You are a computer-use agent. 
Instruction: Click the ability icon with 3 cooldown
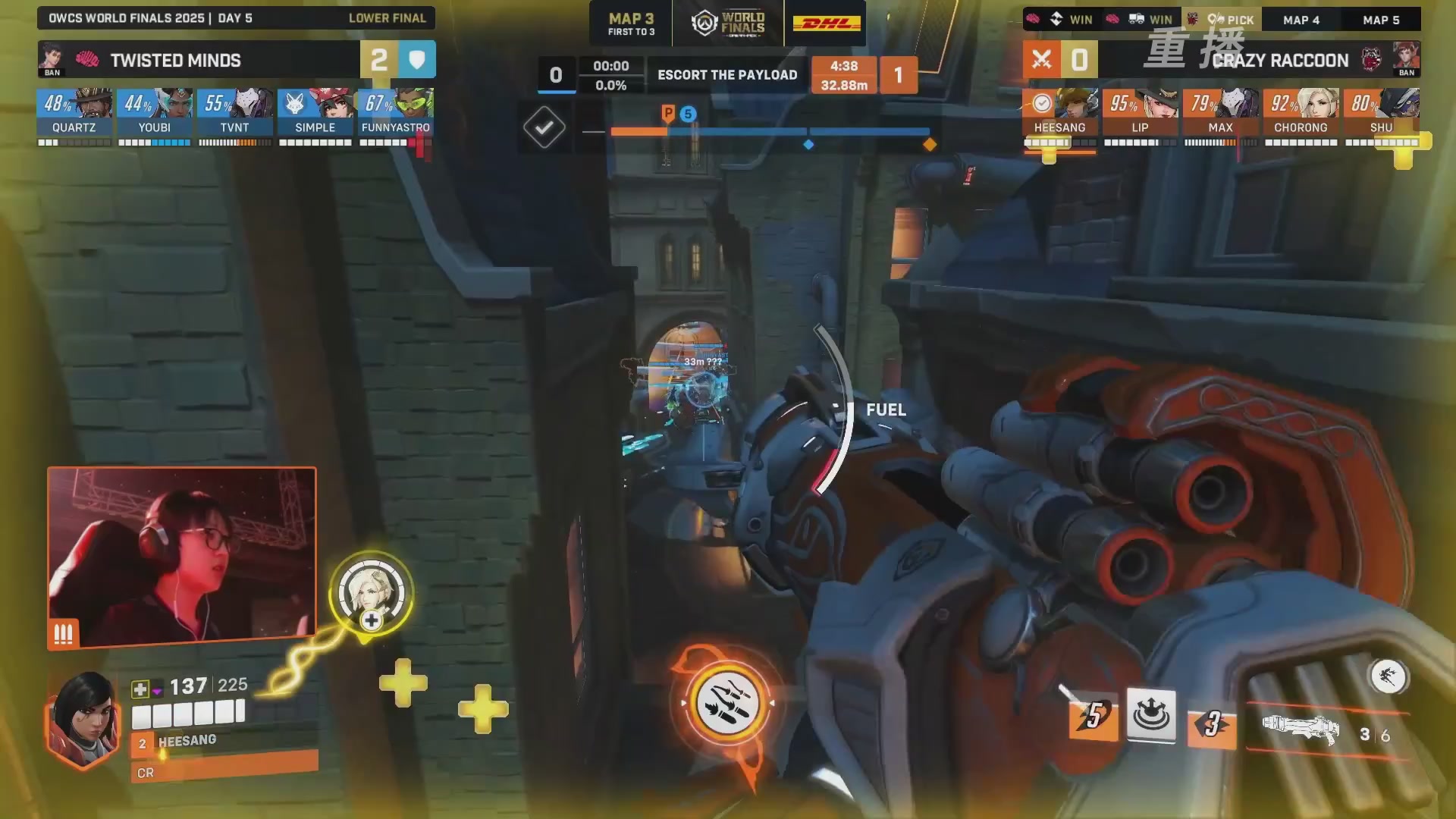point(1211,725)
